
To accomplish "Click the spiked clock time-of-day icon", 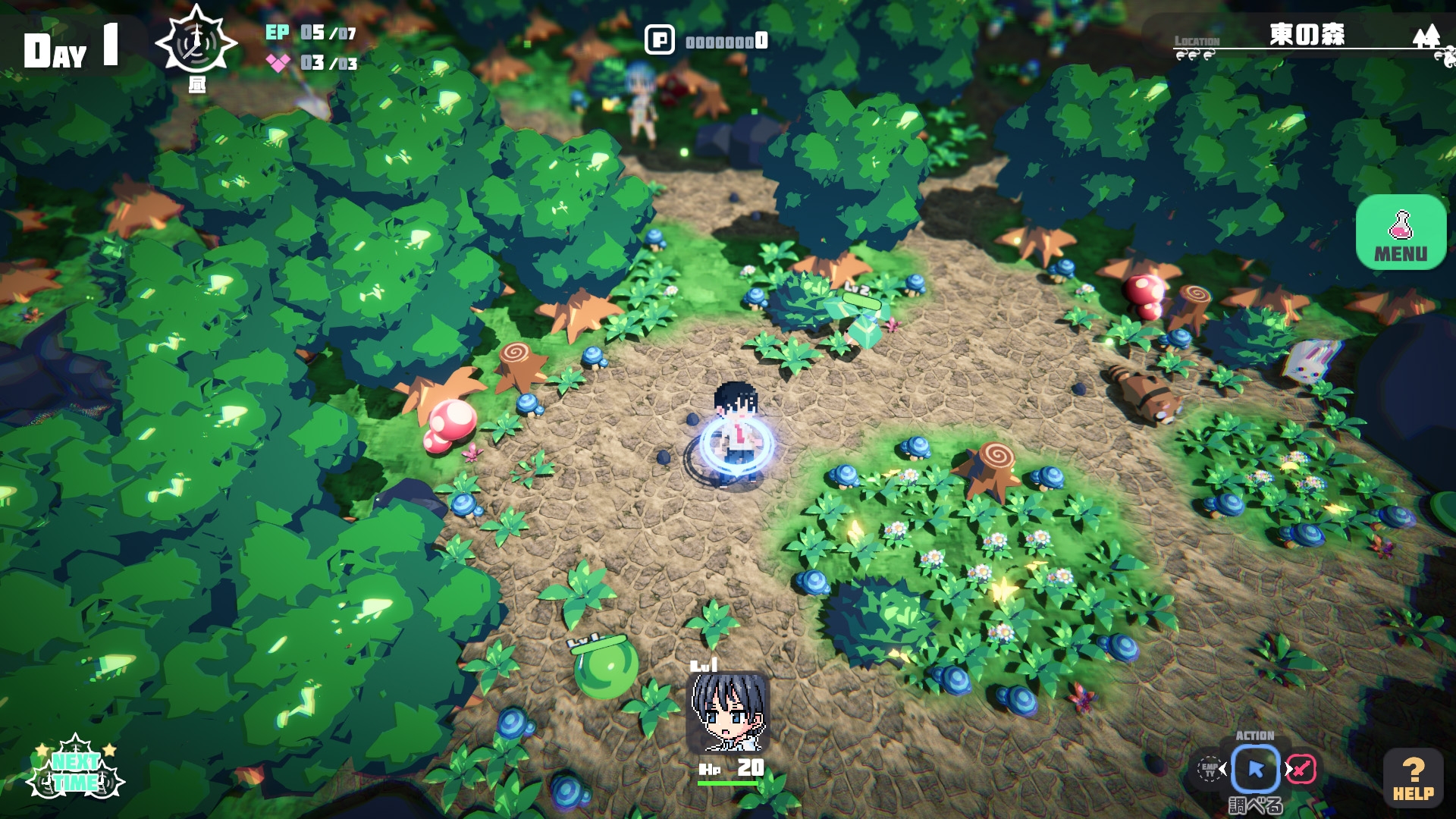I will click(196, 43).
